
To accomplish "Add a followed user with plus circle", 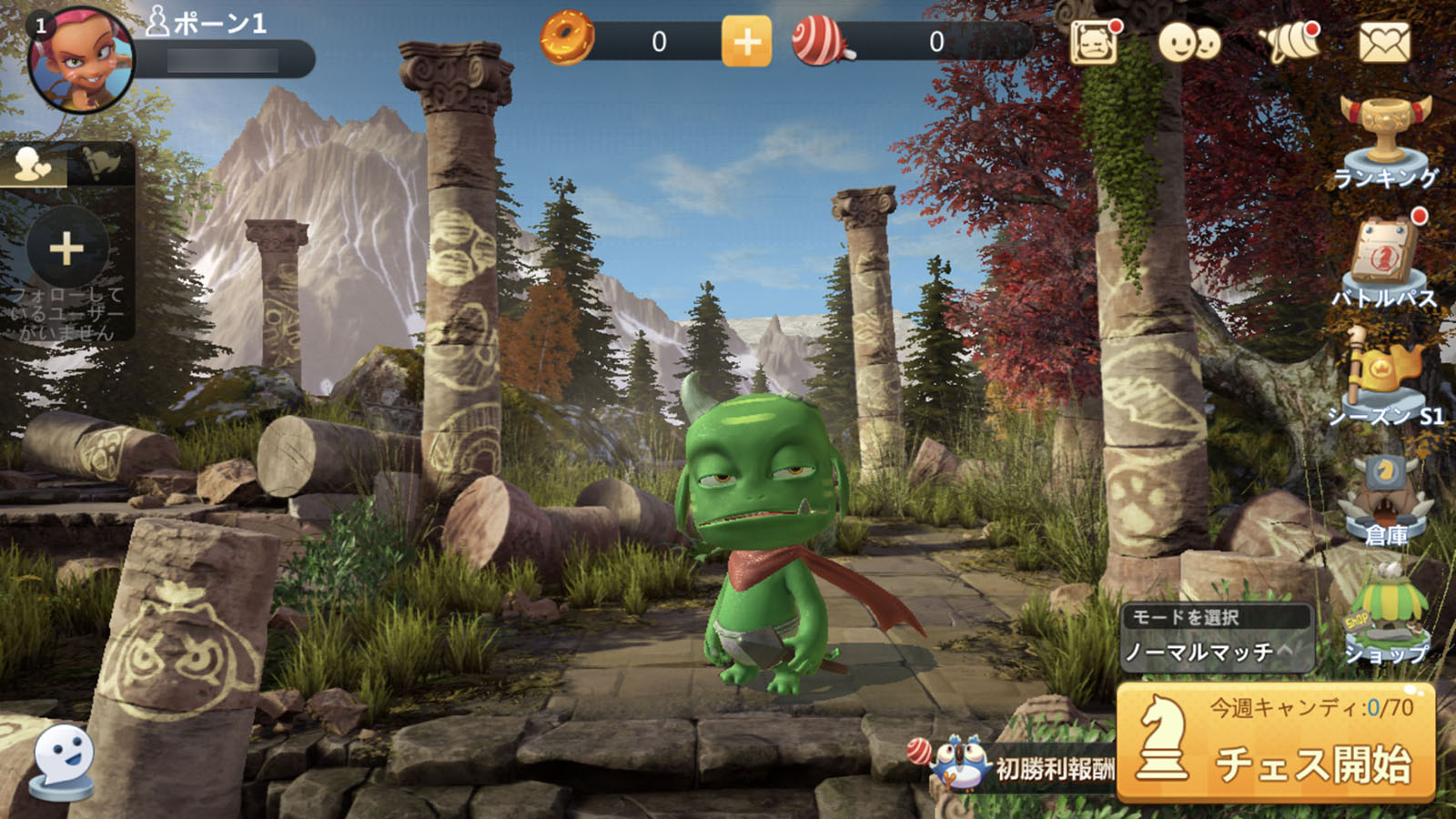I will point(66,248).
